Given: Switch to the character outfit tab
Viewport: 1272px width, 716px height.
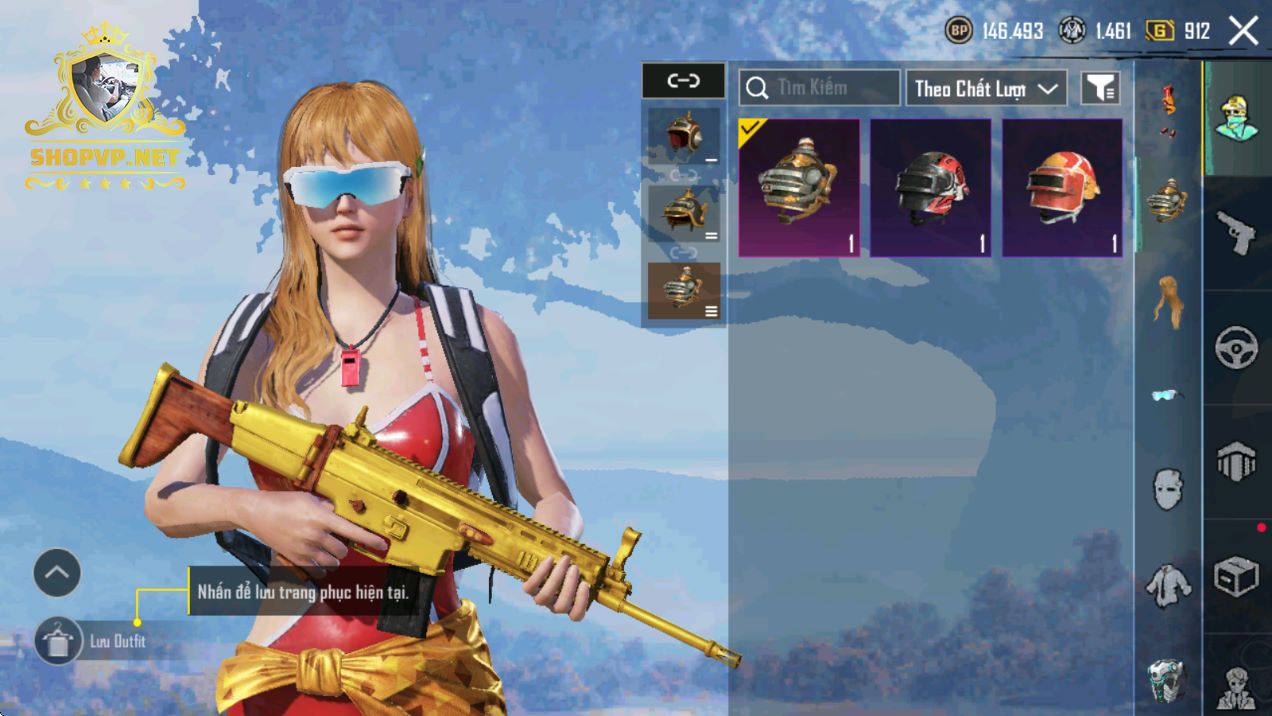Looking at the screenshot, I should pos(1237,118).
